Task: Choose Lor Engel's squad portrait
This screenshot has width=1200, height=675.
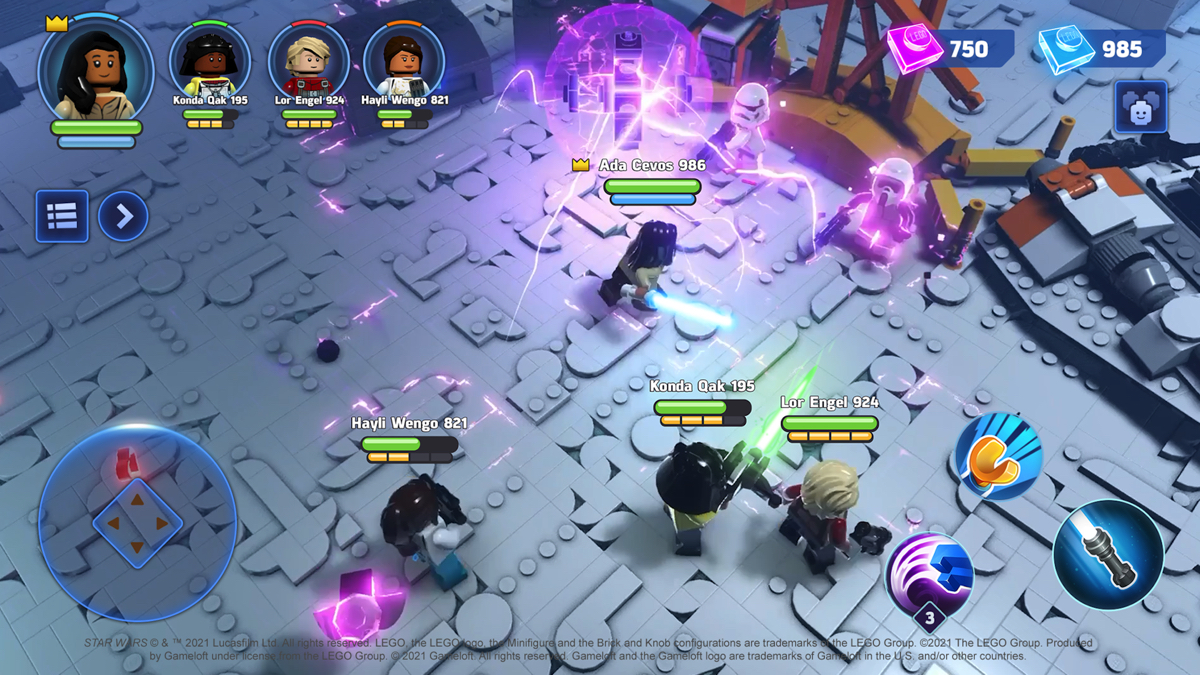Action: (x=309, y=60)
